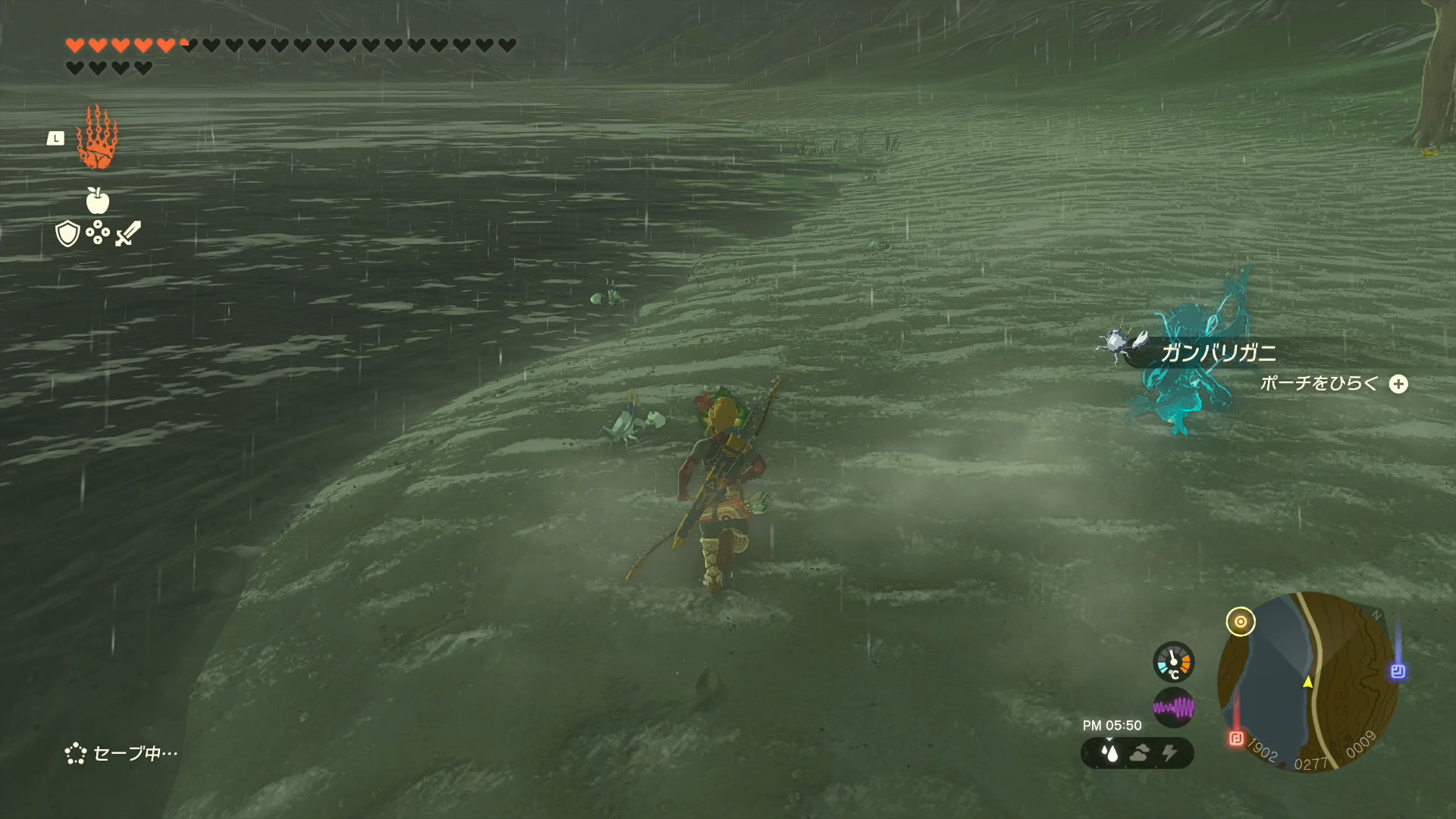Open the sword weapon quick-select icon
The height and width of the screenshot is (819, 1456).
(x=128, y=234)
